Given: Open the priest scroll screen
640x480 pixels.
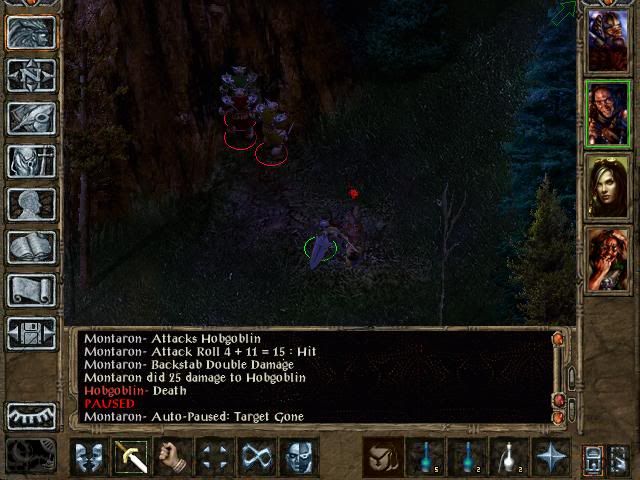Looking at the screenshot, I should [31, 290].
